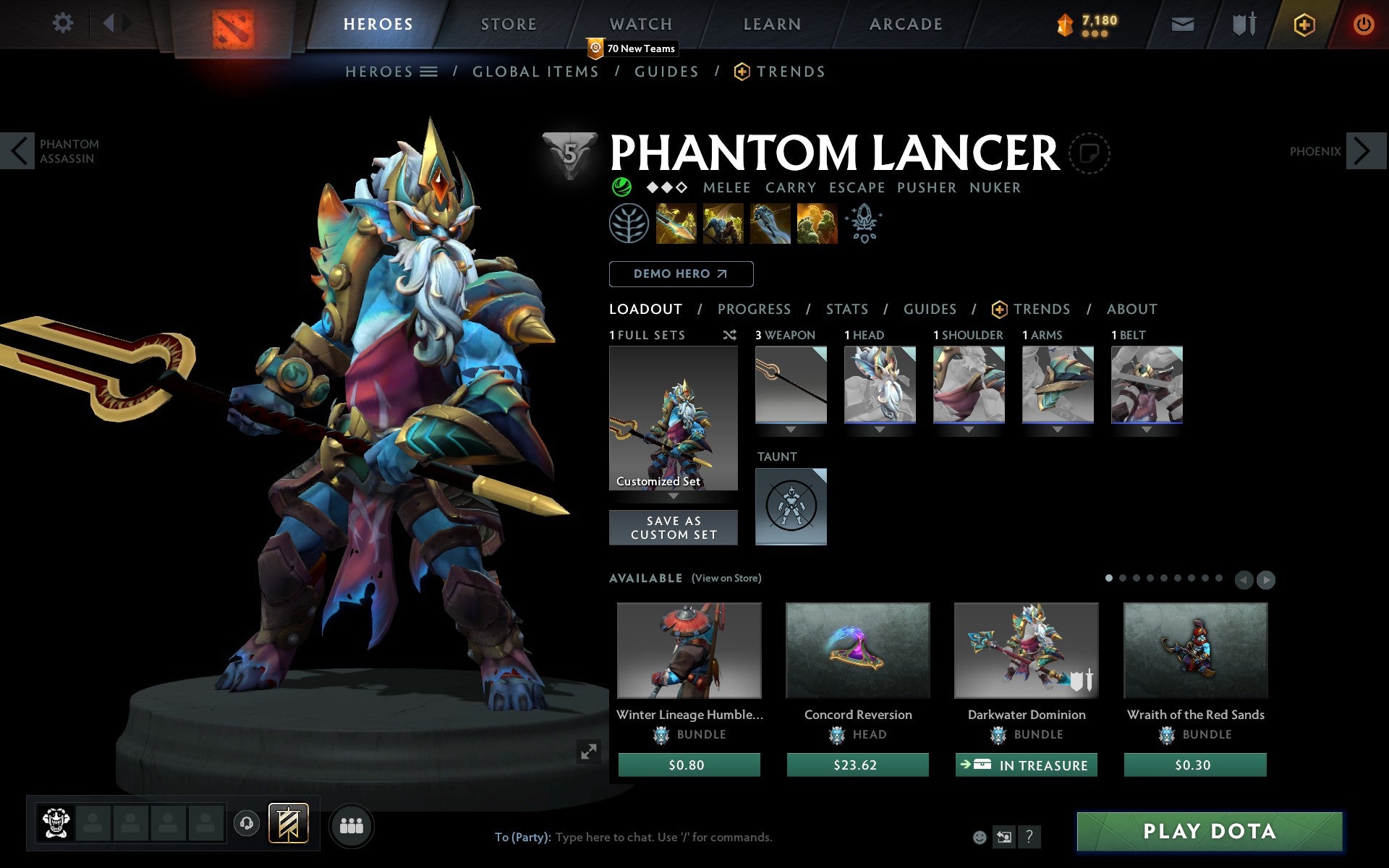Select the Talent Tree icon
This screenshot has height=868, width=1389.
pos(628,223)
